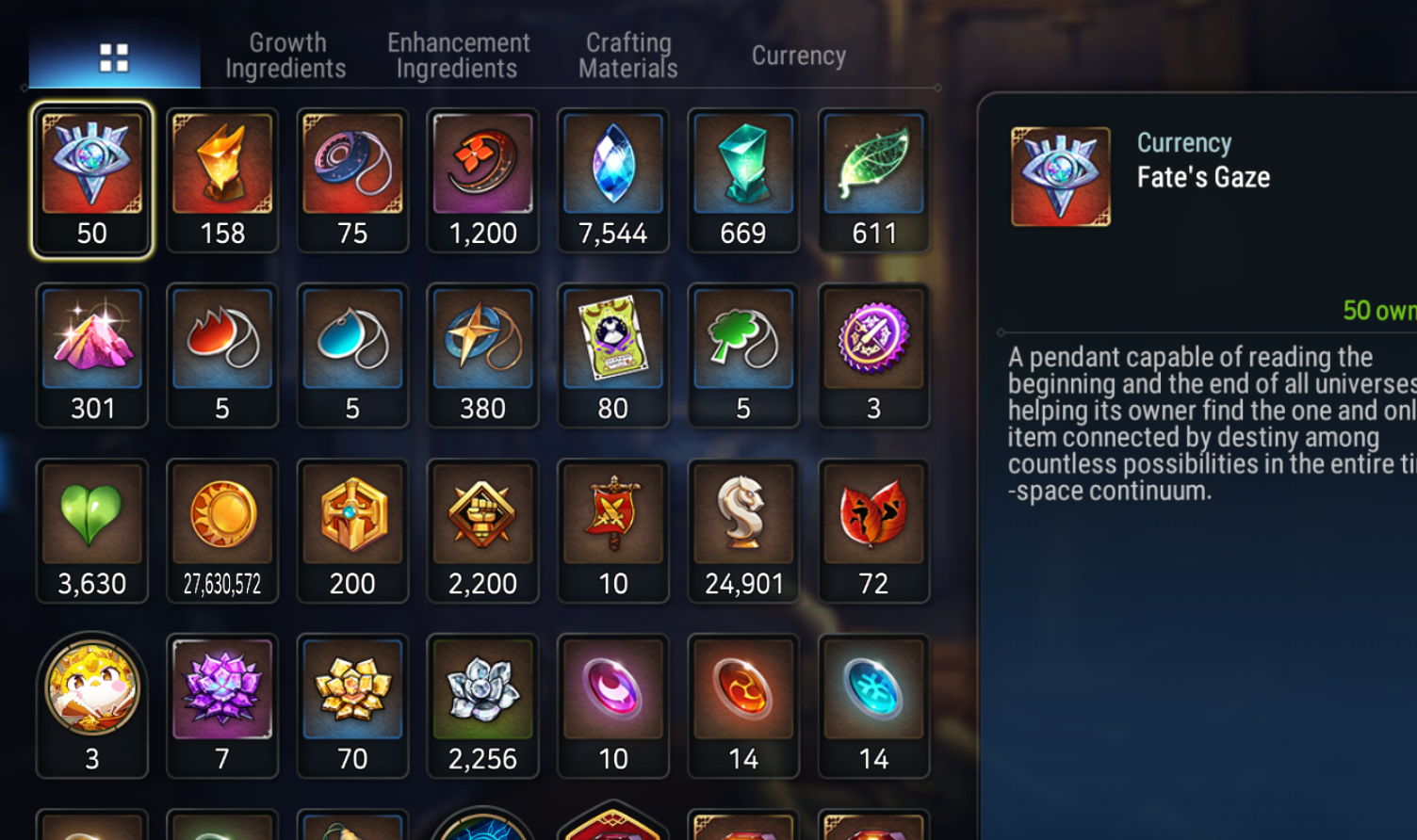Select the green leaf item with 611
Viewport: 1417px width, 840px height.
pyautogui.click(x=873, y=179)
